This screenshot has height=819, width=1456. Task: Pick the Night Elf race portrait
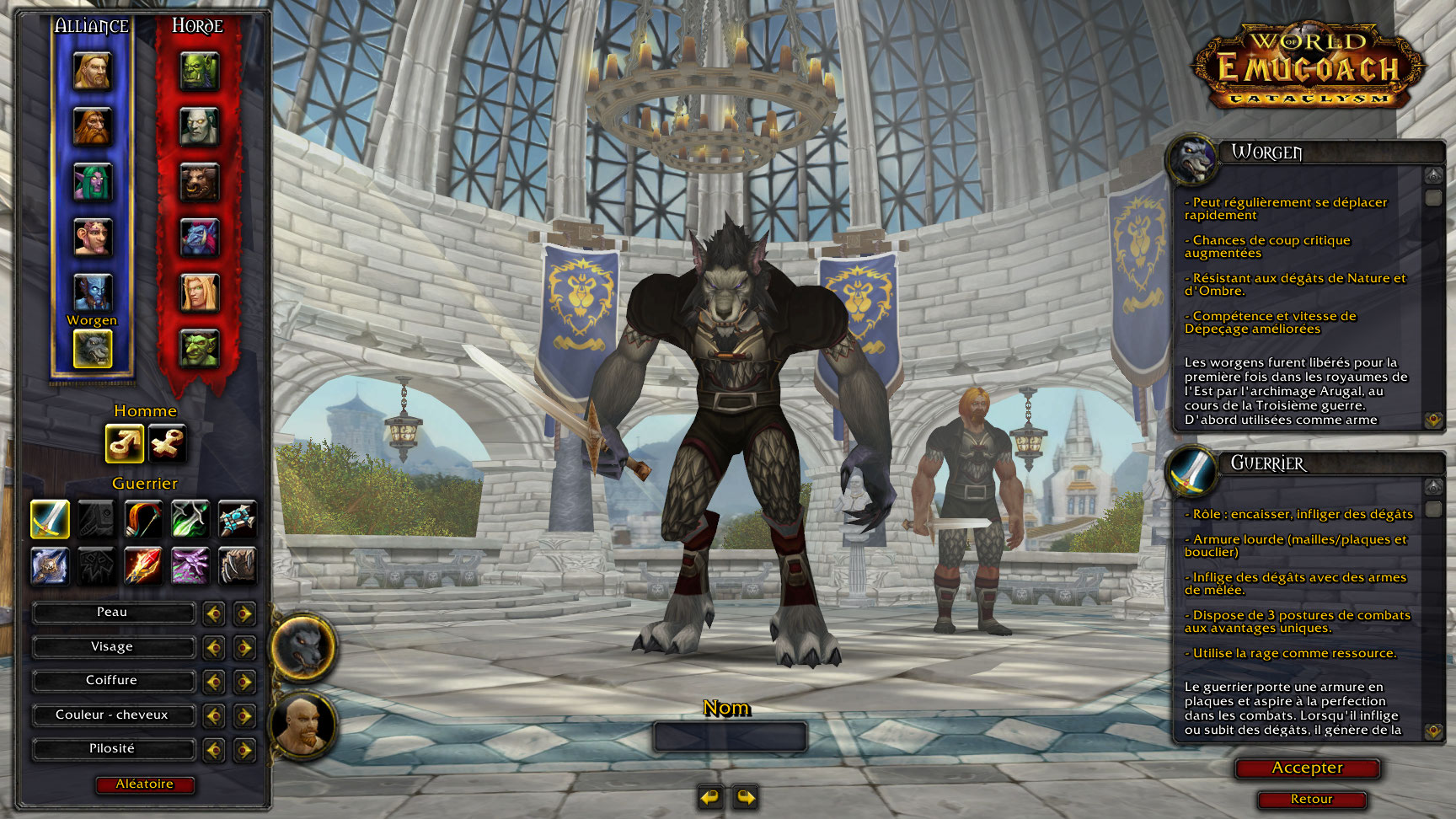(x=92, y=183)
